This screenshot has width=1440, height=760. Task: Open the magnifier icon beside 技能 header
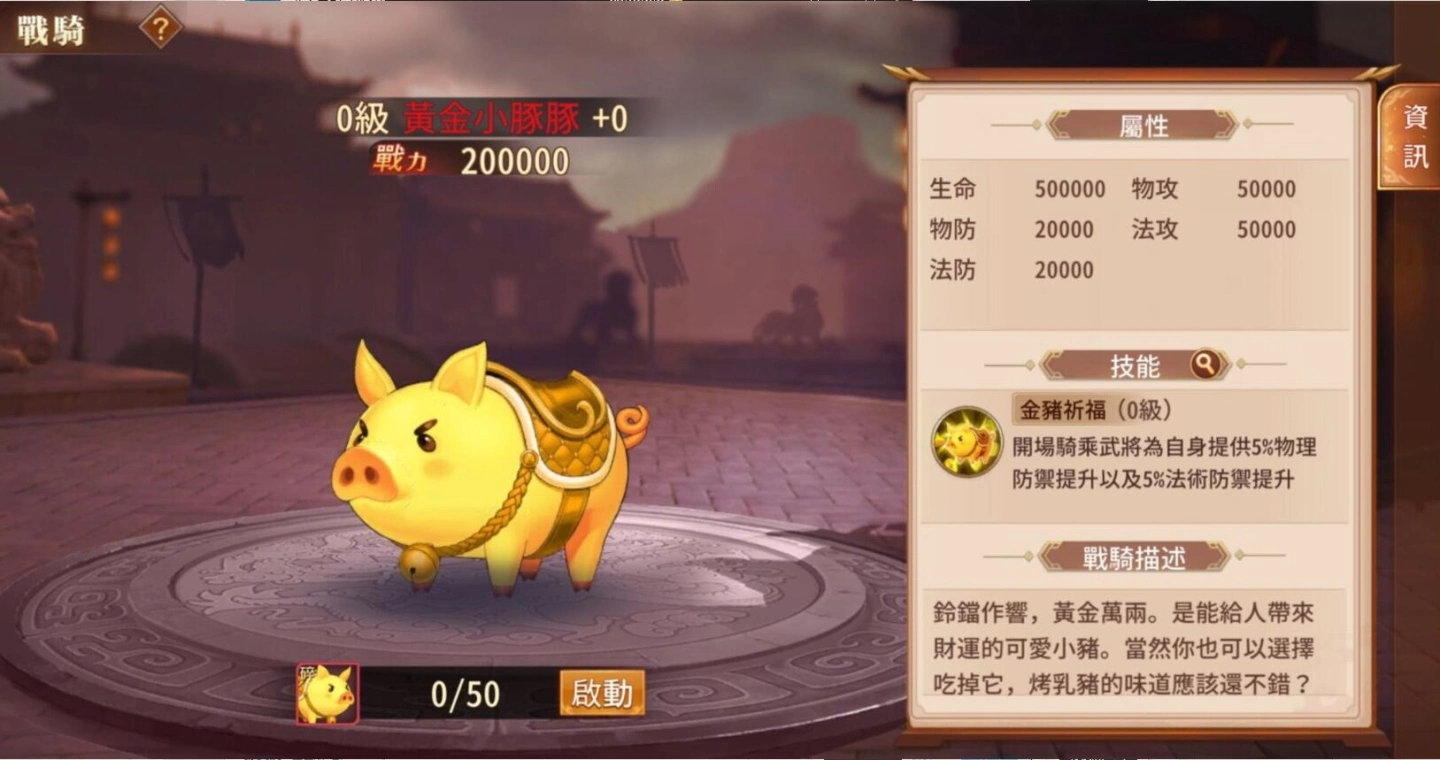pos(1203,366)
